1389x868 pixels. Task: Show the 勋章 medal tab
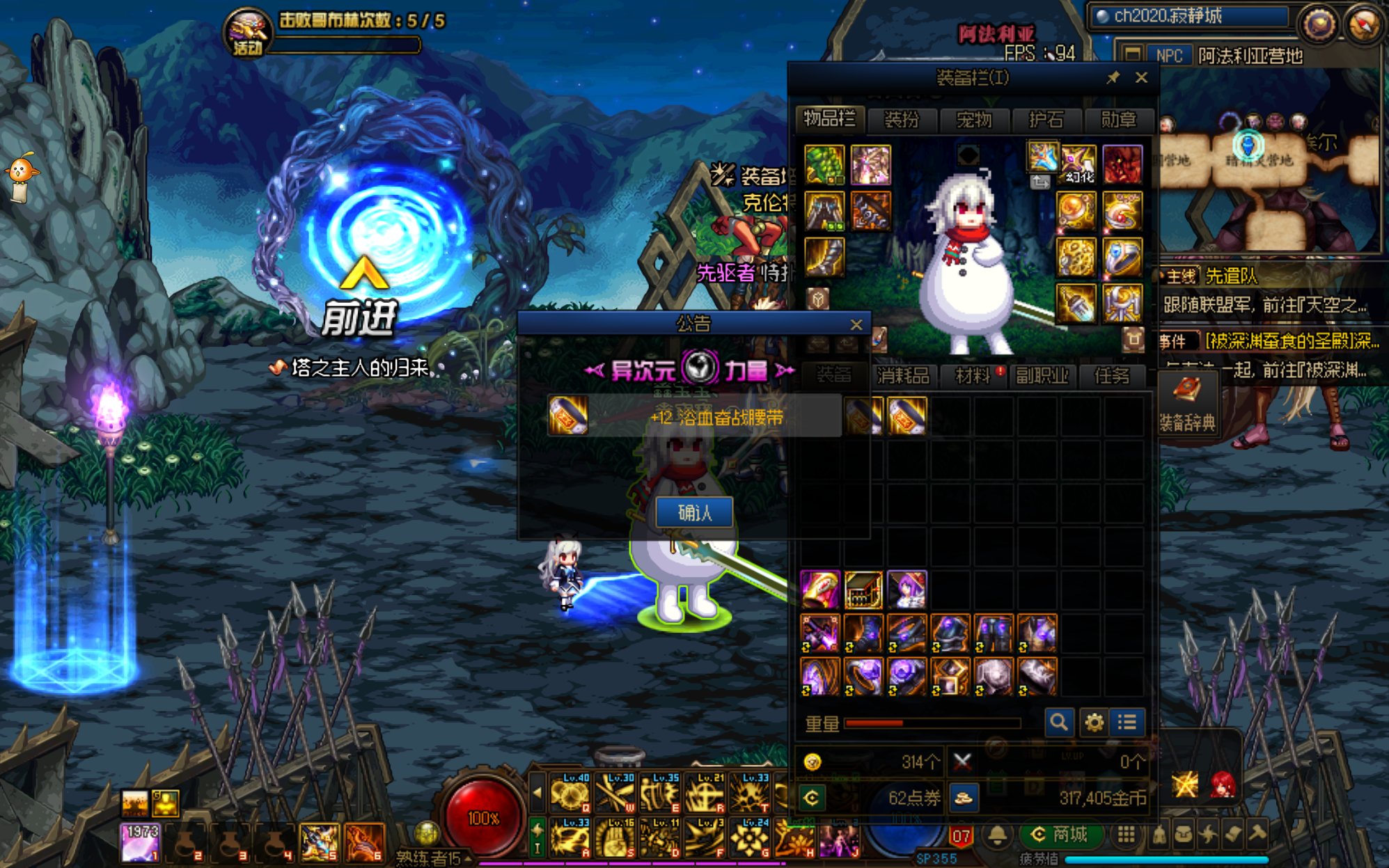[1118, 120]
